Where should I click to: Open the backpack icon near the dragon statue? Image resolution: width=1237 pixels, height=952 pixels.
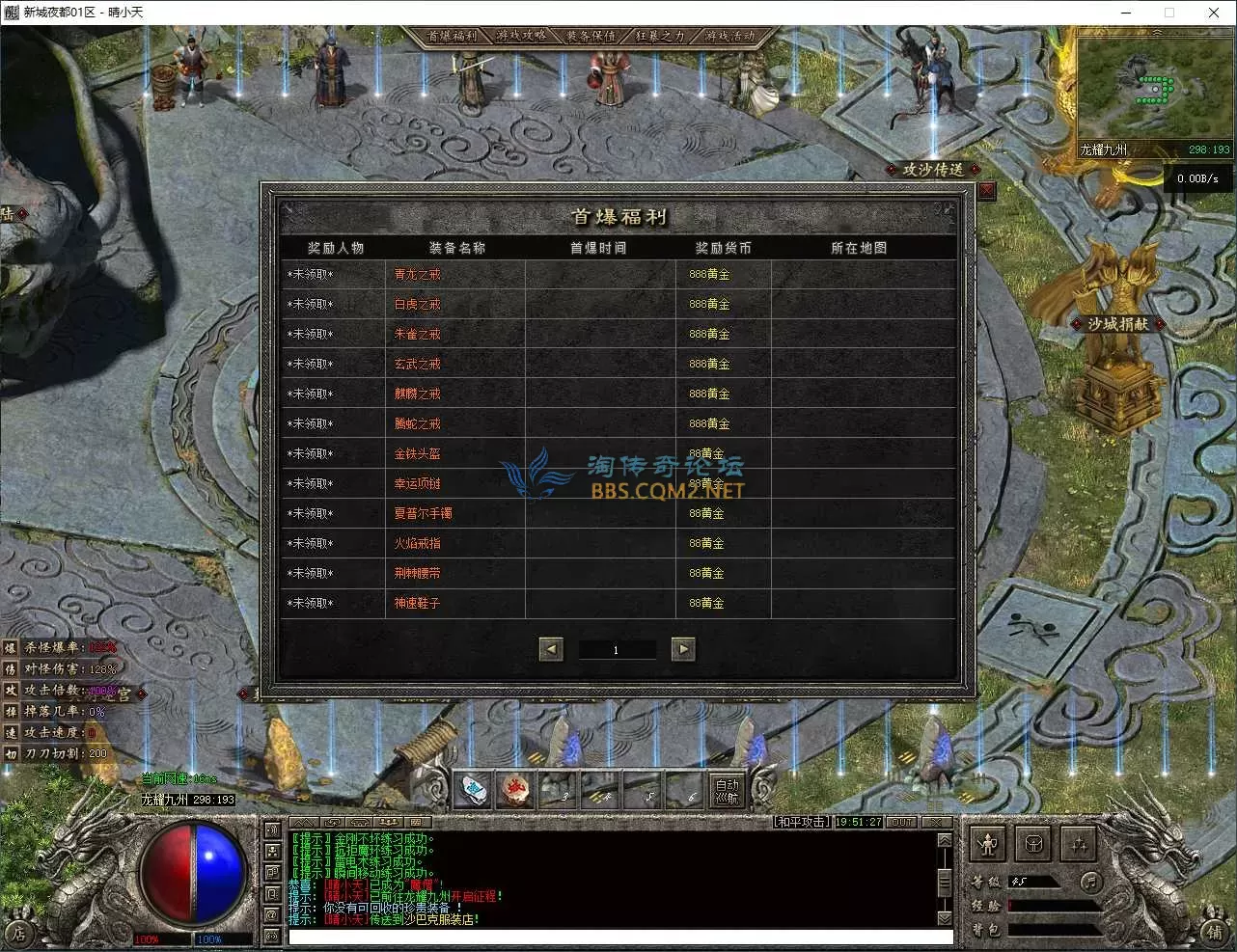click(1033, 844)
